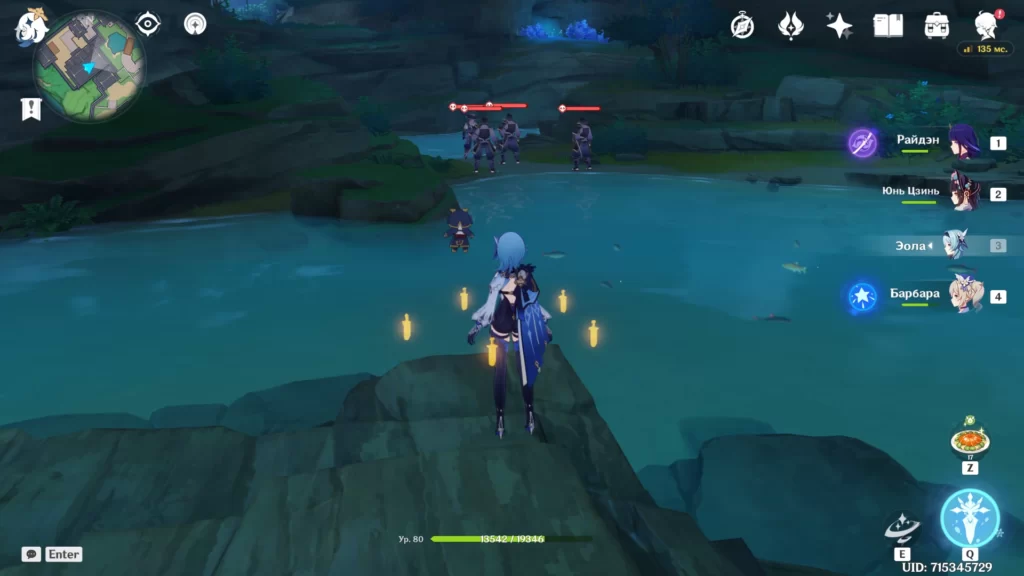This screenshot has height=576, width=1024.
Task: Open the adventurer handbook book icon
Action: click(888, 26)
